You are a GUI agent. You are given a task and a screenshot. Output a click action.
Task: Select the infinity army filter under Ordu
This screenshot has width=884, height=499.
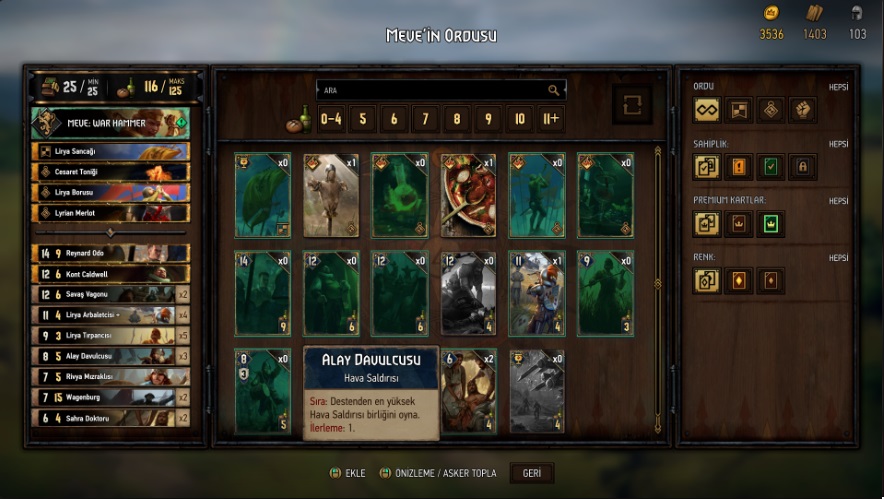tap(707, 110)
